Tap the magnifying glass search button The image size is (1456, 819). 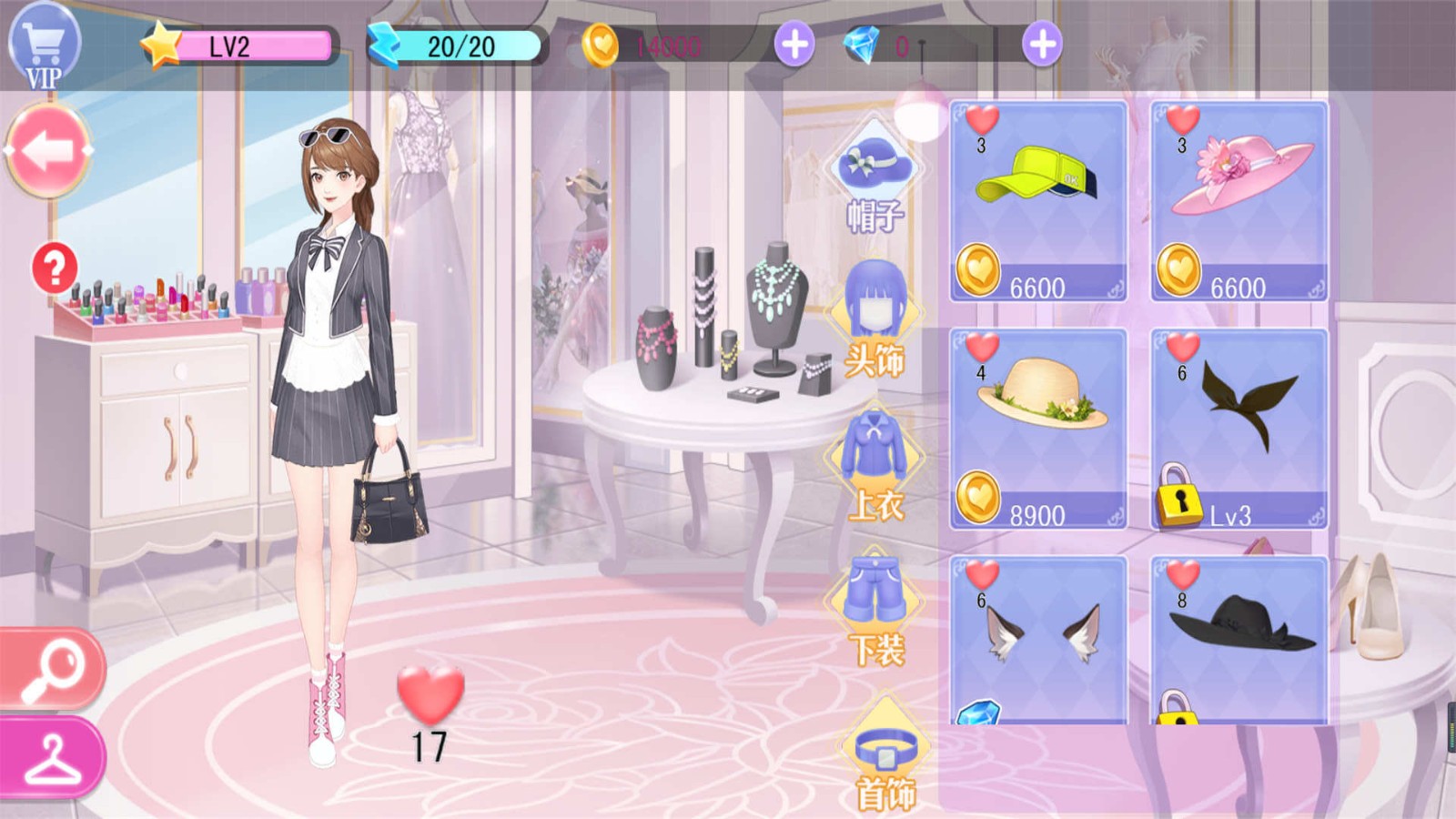coord(52,669)
